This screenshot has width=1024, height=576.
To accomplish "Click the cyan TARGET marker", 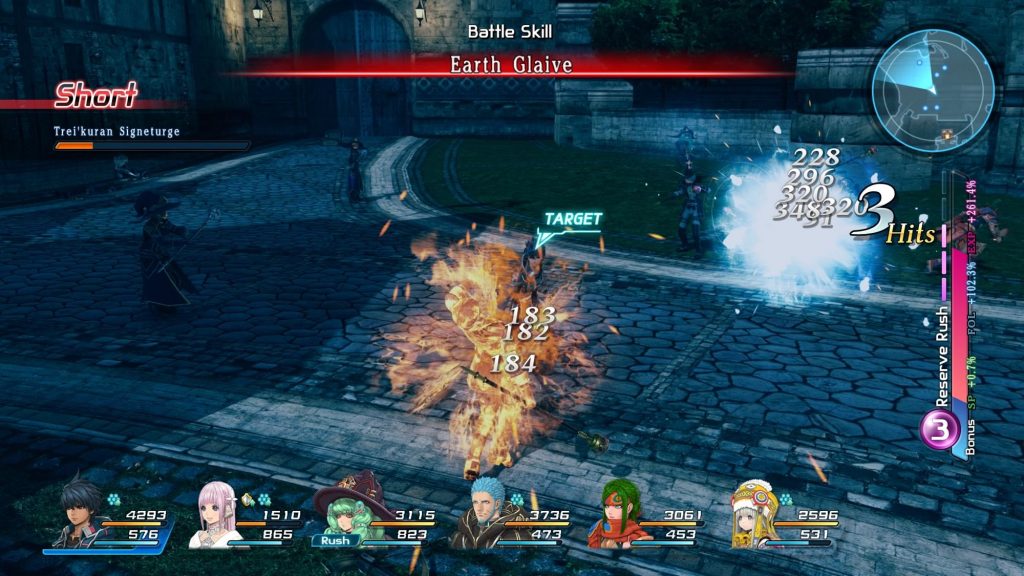I will (x=571, y=221).
